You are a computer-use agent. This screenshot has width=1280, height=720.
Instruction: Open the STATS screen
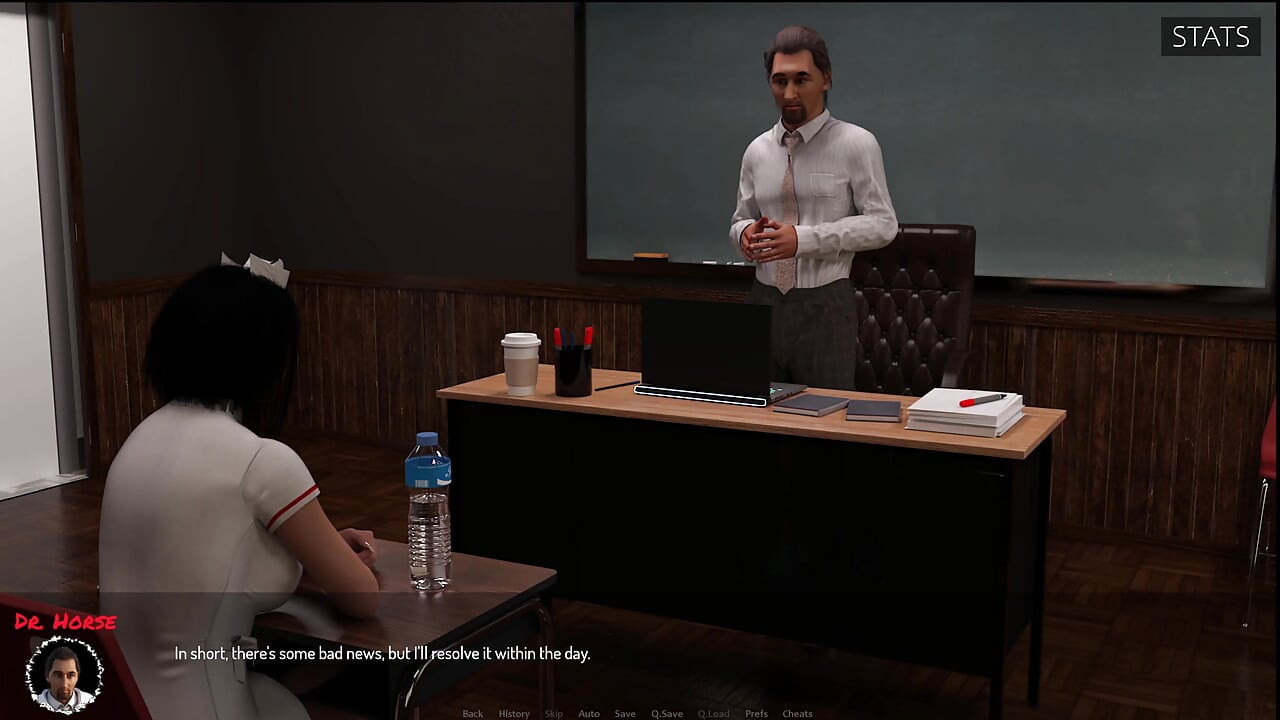(1210, 37)
